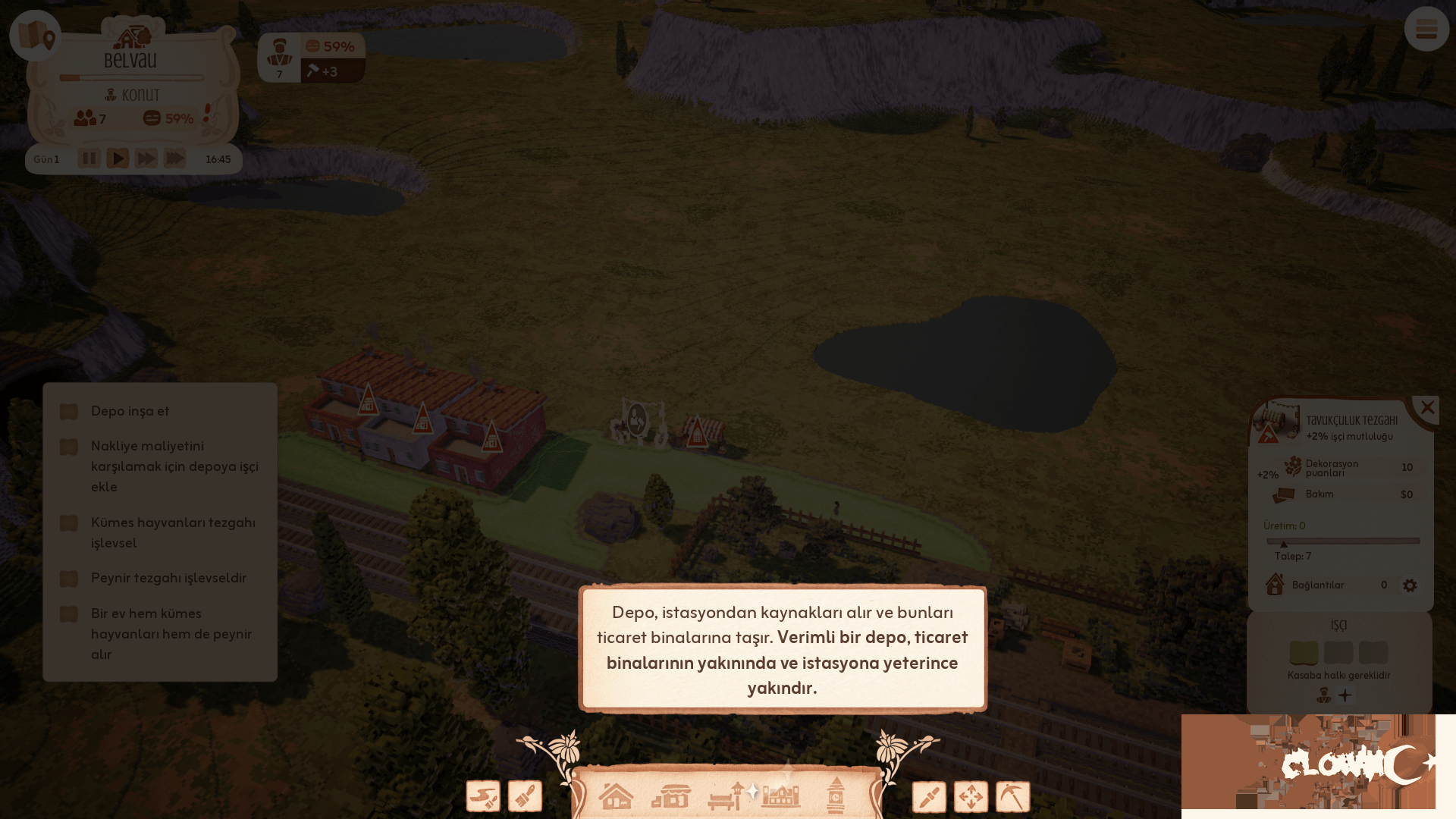The image size is (1456, 819).
Task: Select the eyedropper copy tool
Action: pos(929,795)
